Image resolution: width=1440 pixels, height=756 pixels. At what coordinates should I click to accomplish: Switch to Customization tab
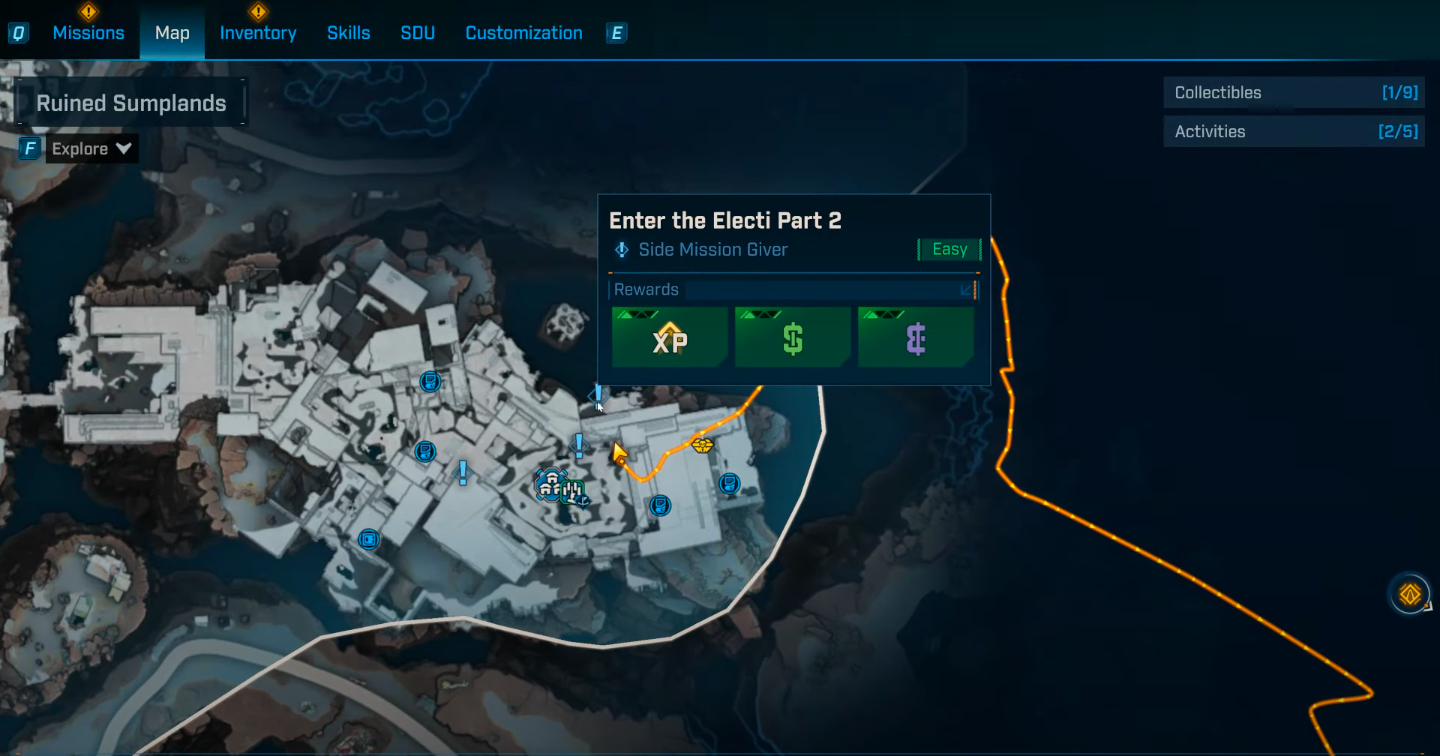[523, 33]
